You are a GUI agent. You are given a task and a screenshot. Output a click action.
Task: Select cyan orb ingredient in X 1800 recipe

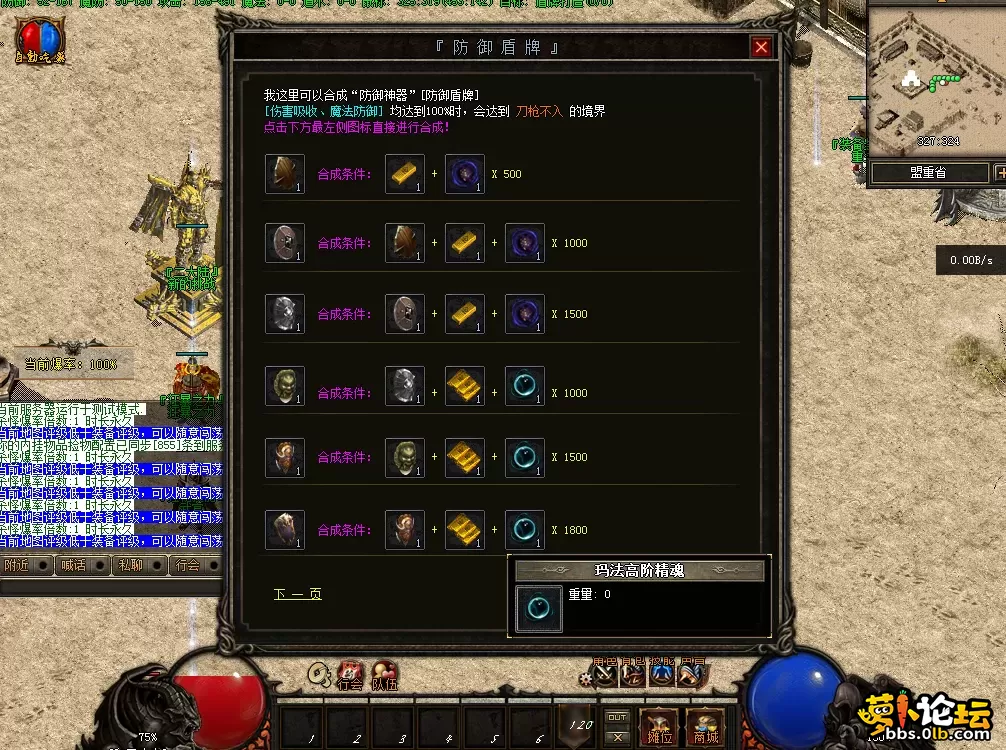coord(525,530)
